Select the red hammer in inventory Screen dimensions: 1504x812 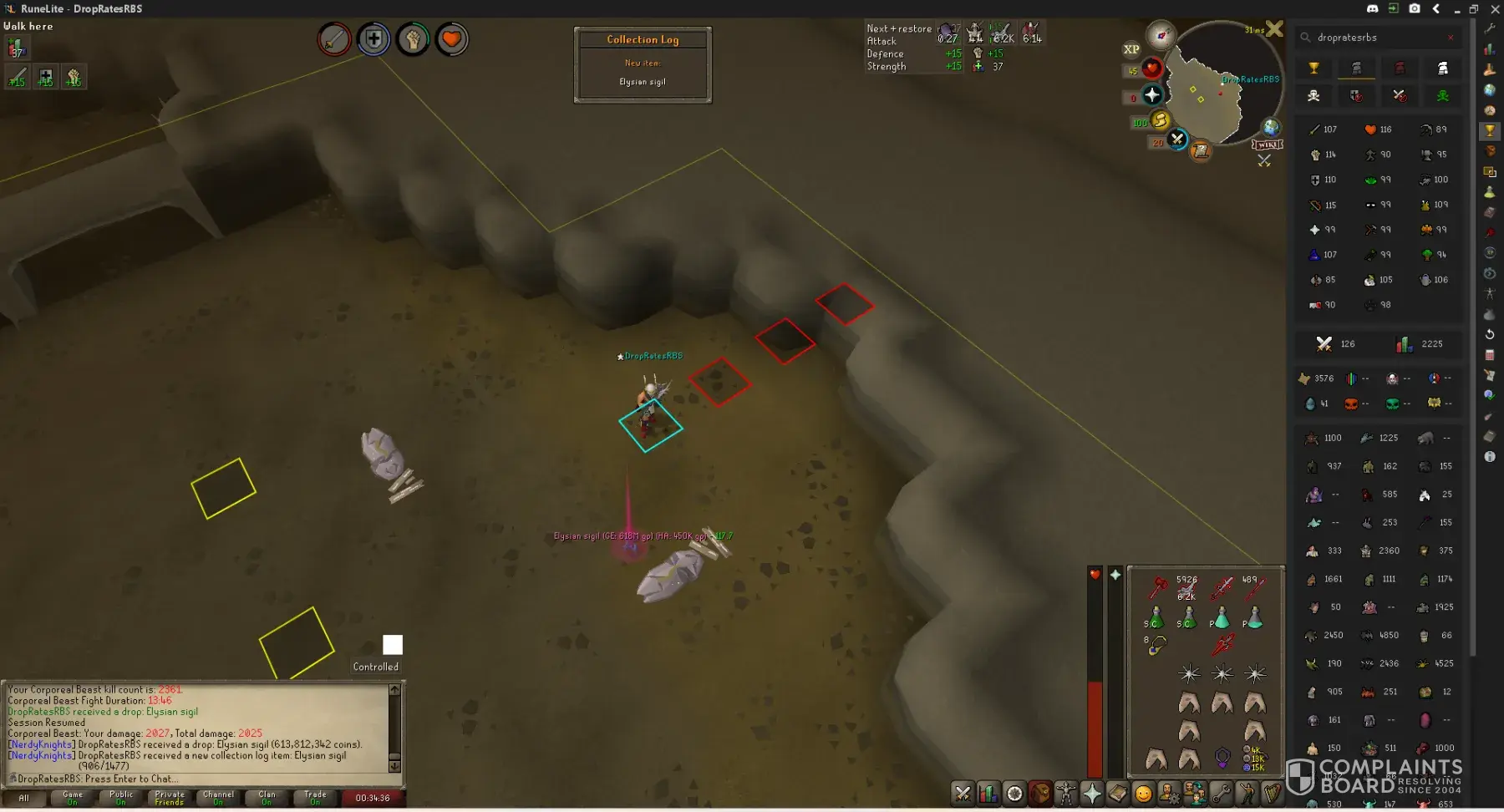tap(1157, 587)
